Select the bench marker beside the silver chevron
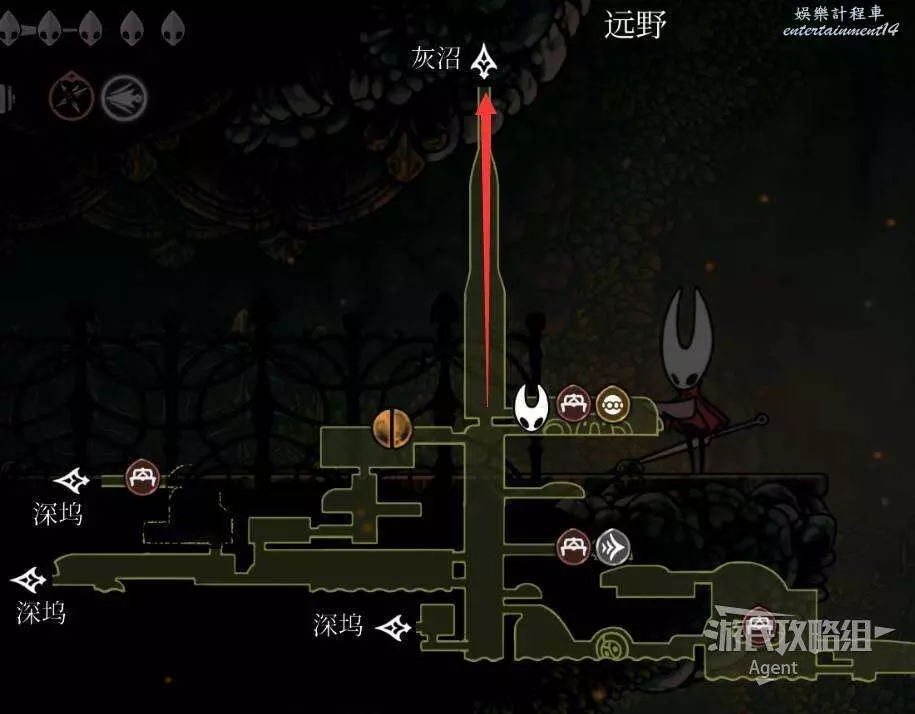Viewport: 915px width, 714px height. pyautogui.click(x=574, y=546)
